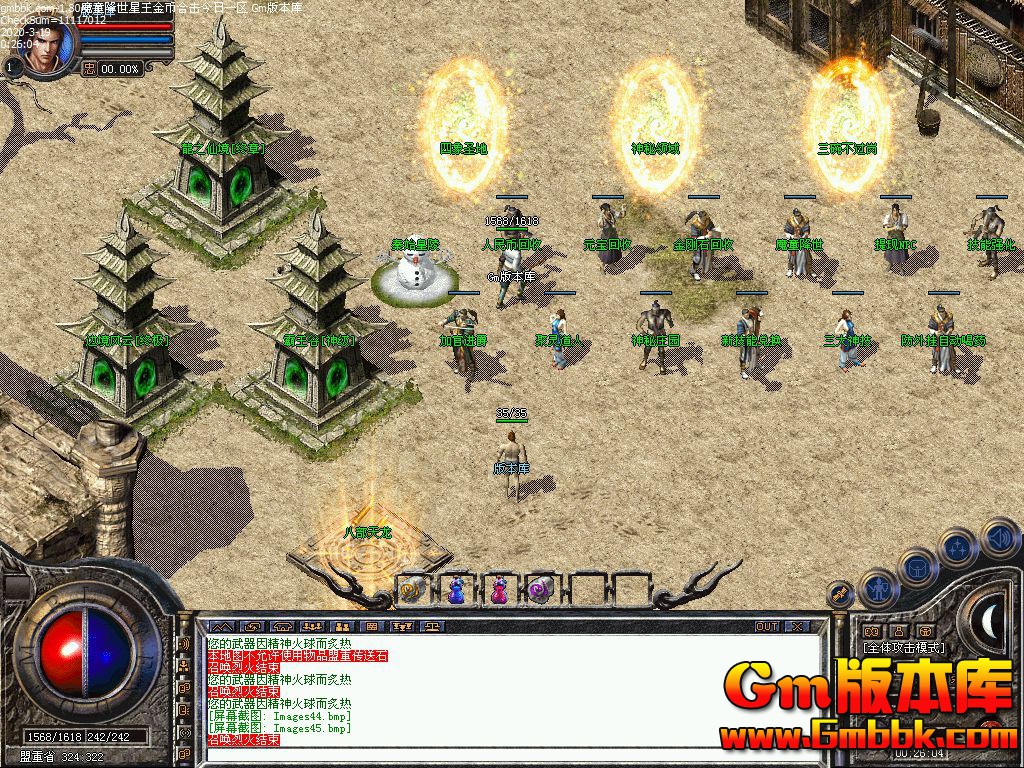Screen dimensions: 1024x768
Task: Click the loyalty 忠 icon under the portrait
Action: [x=90, y=68]
